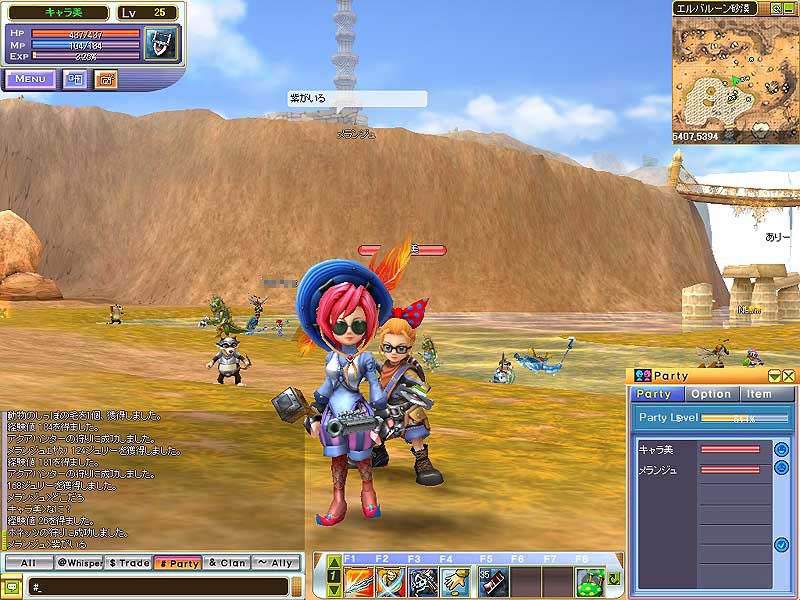The height and width of the screenshot is (600, 800).
Task: Select party member メランジュ in the list
Action: [700, 469]
